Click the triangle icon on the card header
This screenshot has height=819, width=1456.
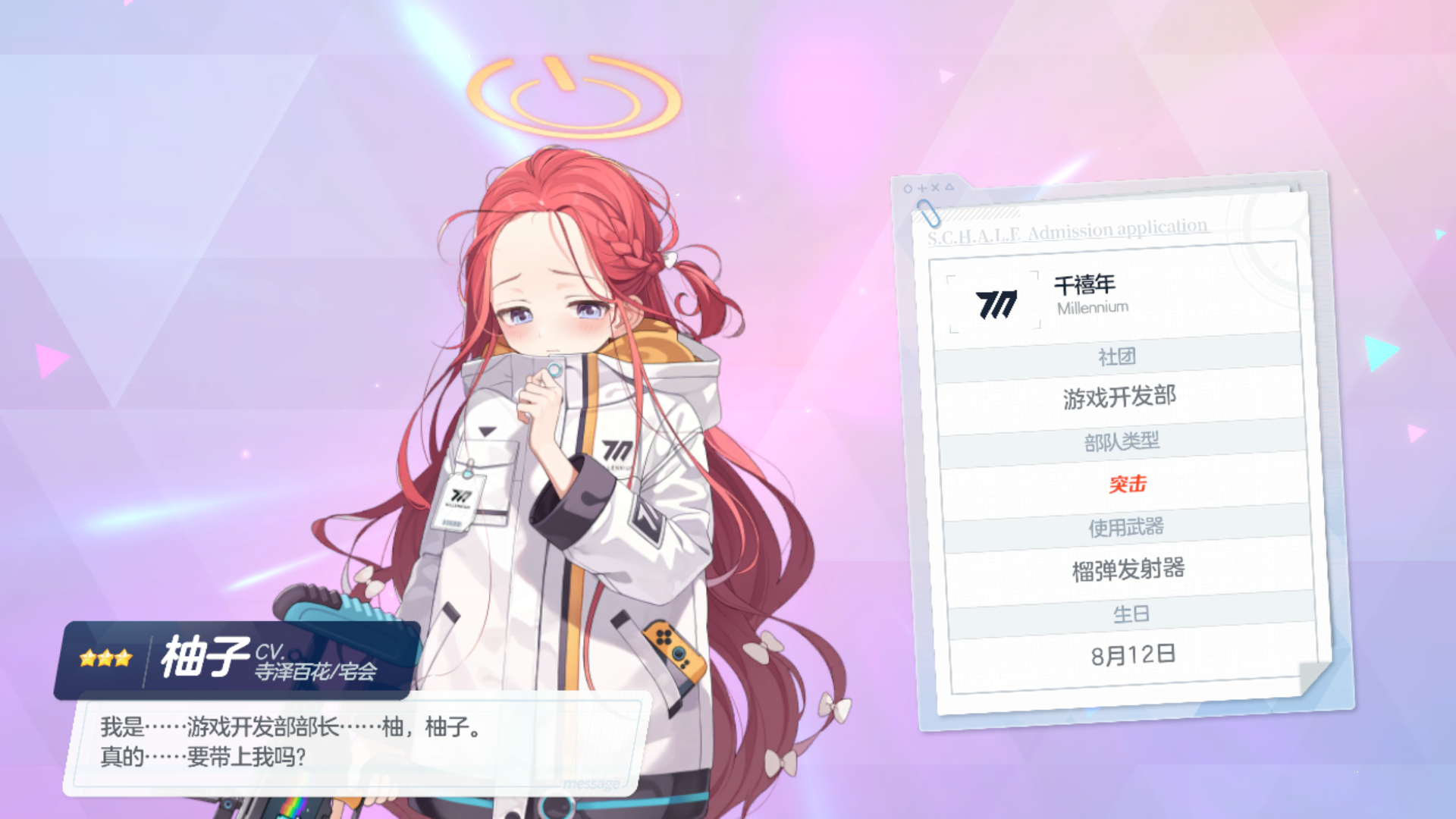coord(949,187)
